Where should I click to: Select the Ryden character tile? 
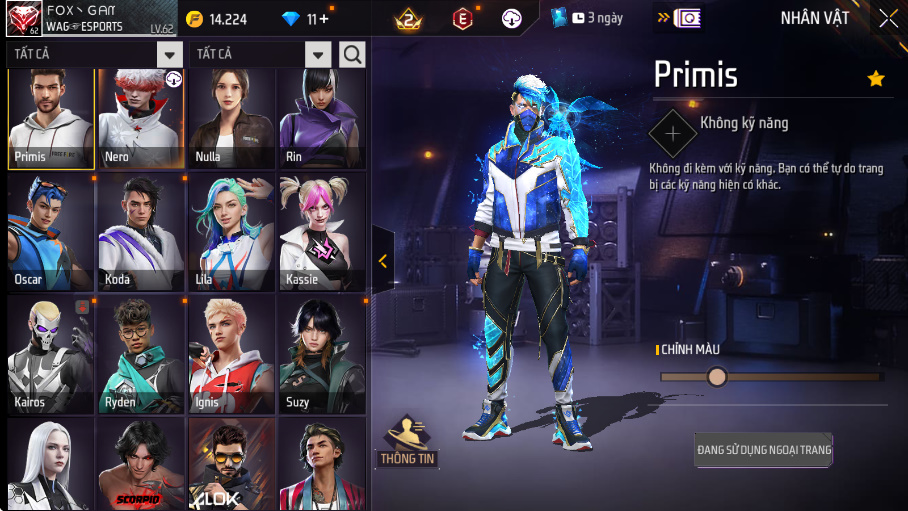tap(141, 355)
